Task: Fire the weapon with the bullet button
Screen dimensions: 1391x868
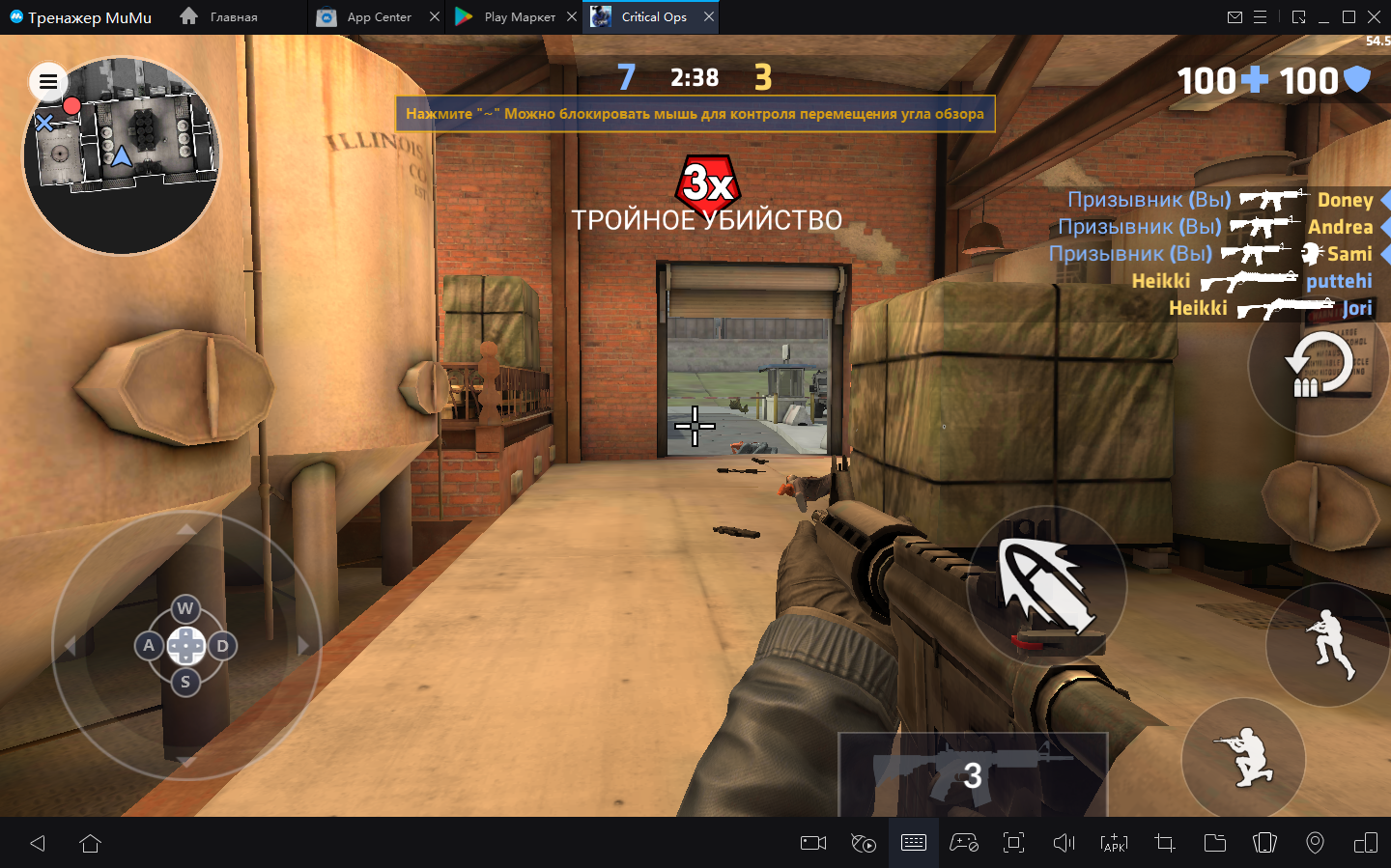Action: (x=1047, y=584)
